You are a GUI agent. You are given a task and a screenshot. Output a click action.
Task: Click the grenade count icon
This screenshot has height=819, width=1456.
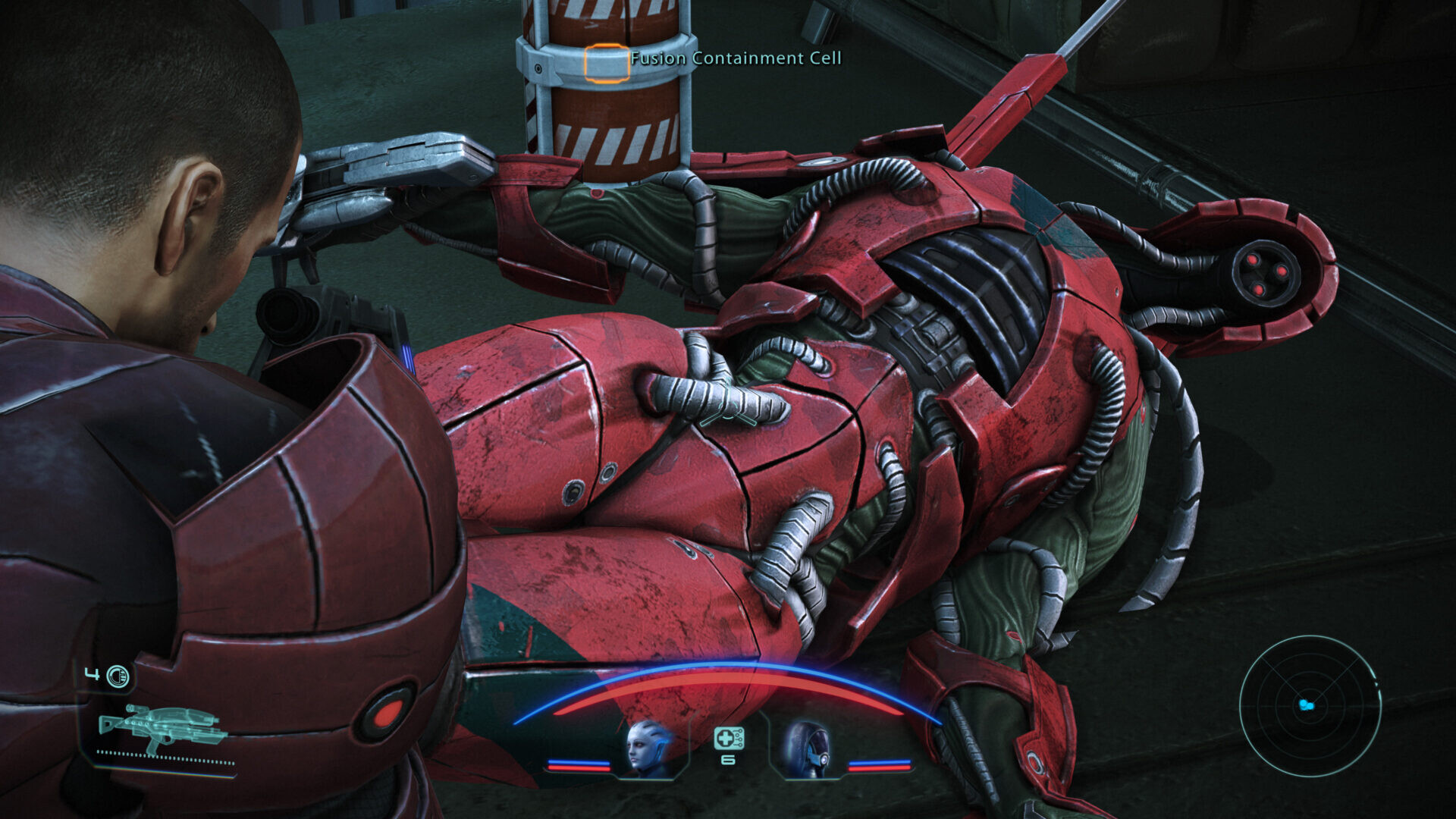pos(118,676)
